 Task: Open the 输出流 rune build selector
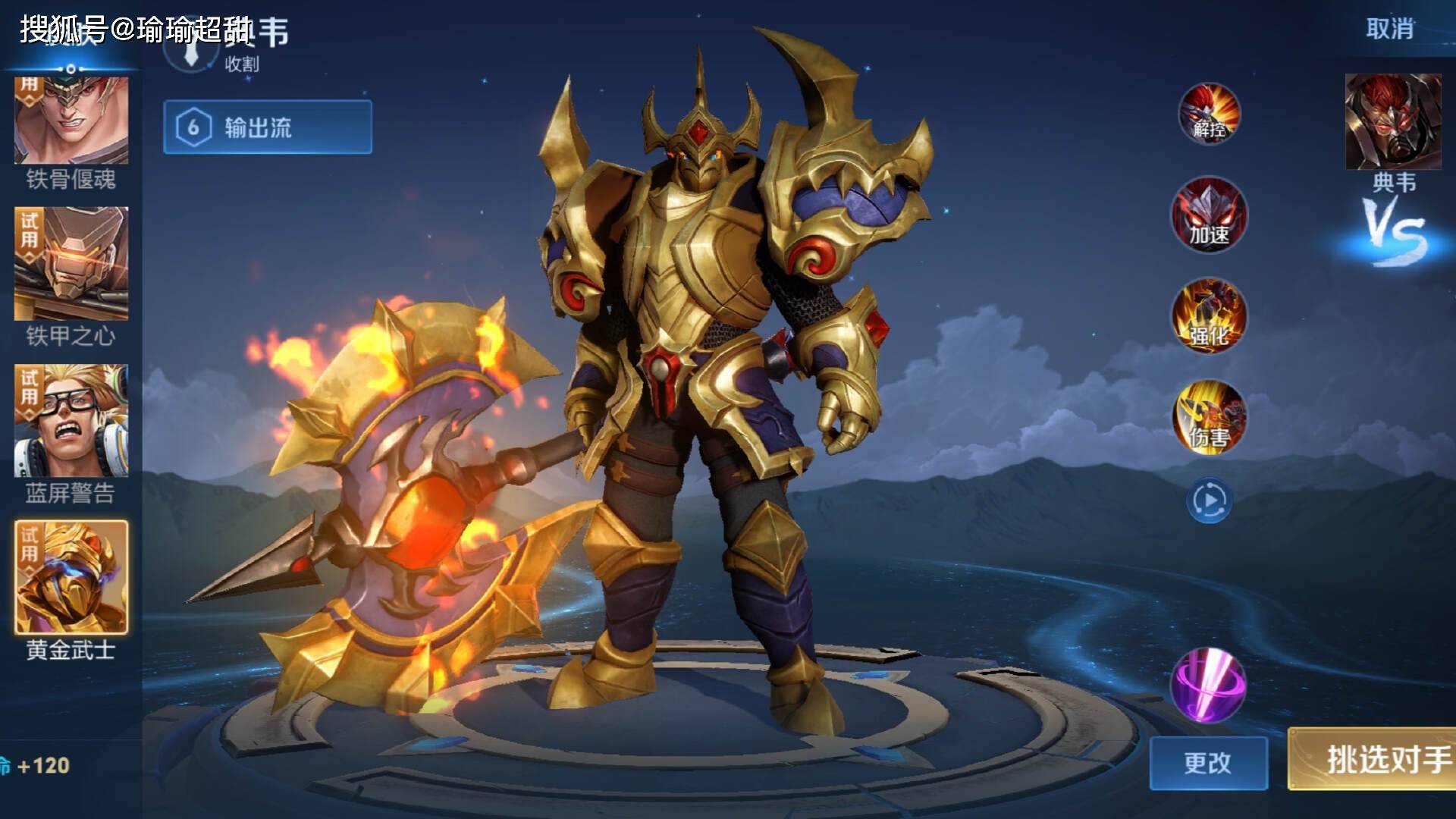(268, 127)
